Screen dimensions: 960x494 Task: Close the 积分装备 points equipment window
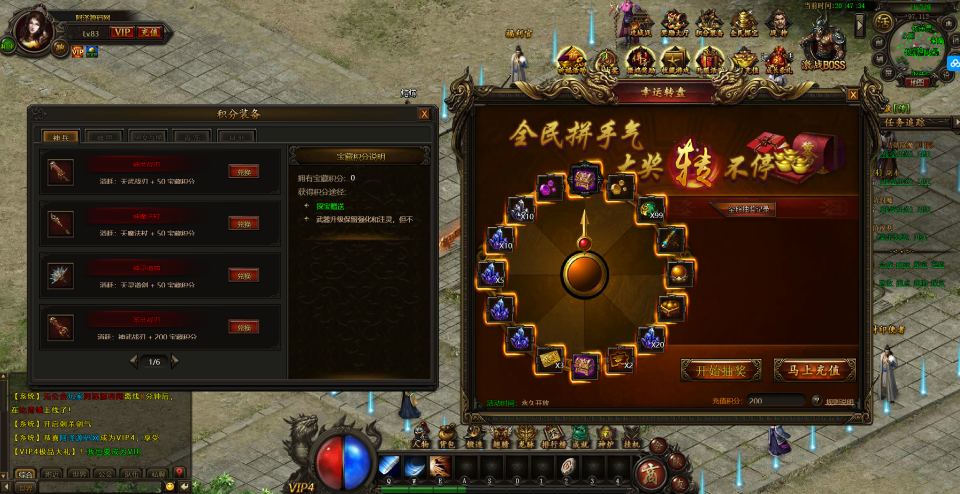pos(424,114)
